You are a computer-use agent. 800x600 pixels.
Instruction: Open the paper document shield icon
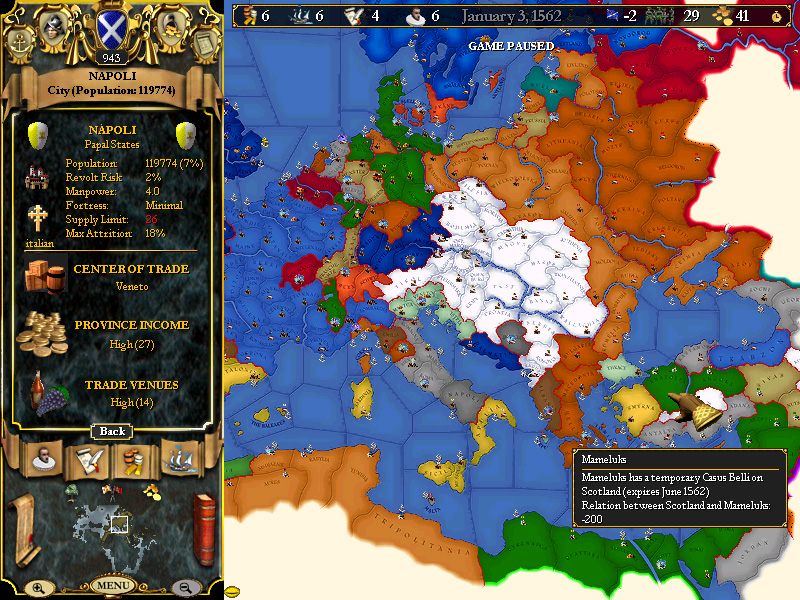pos(204,43)
